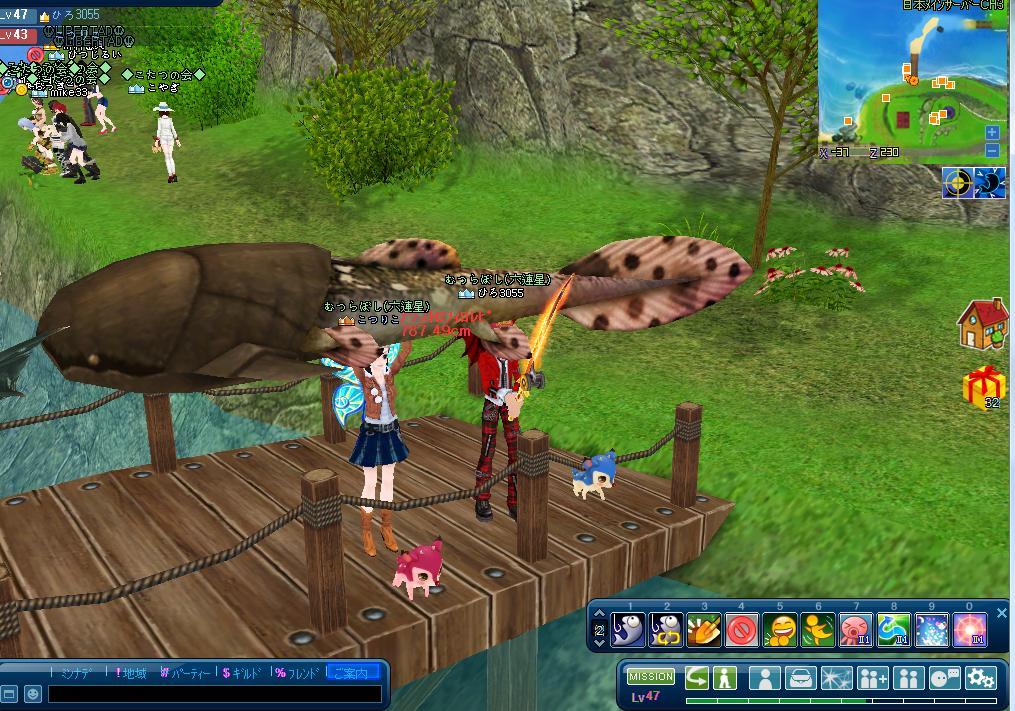The image size is (1015, 711).
Task: Open the MISSION panel
Action: [651, 677]
